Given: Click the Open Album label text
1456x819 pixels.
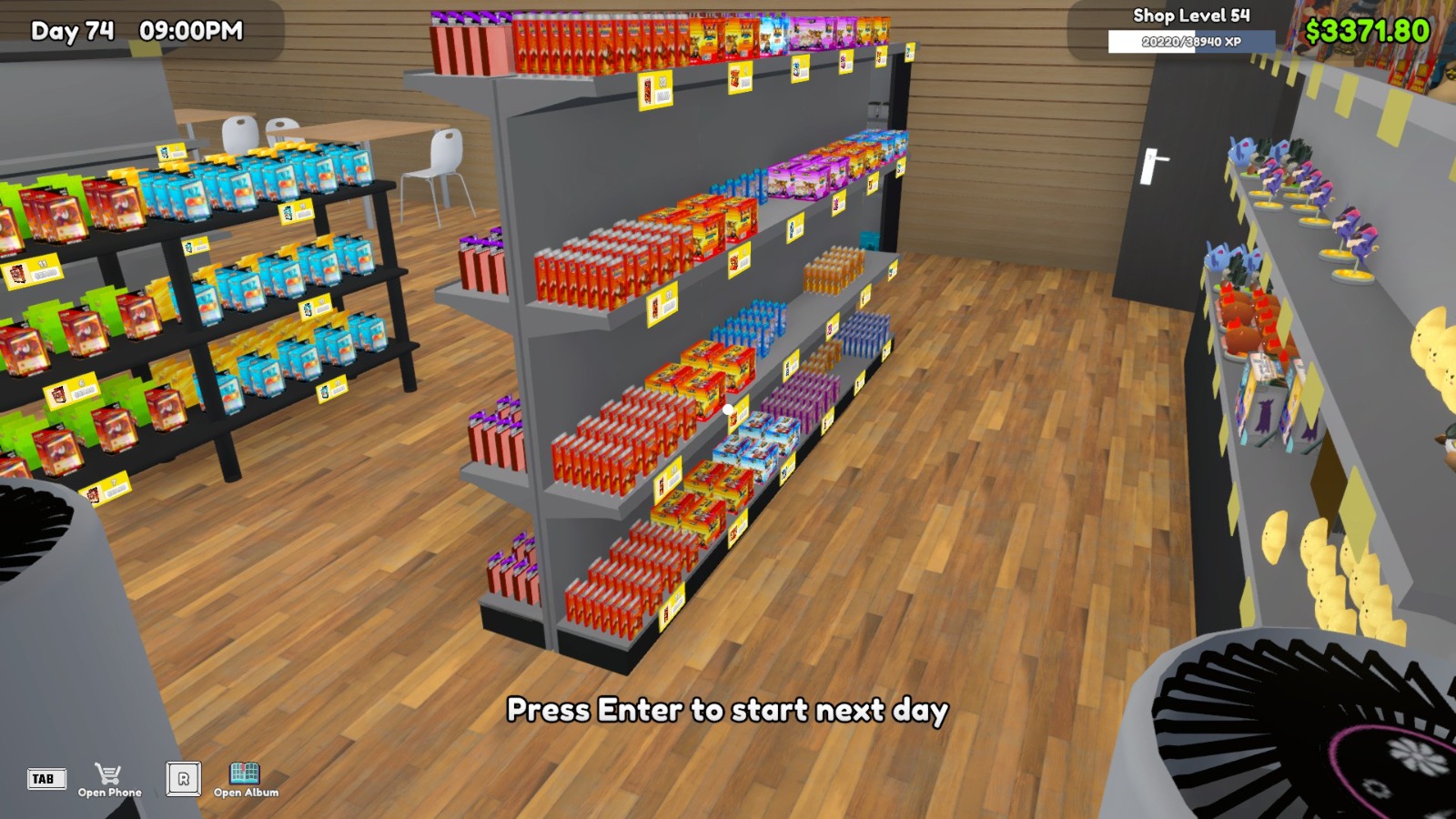Looking at the screenshot, I should [246, 793].
